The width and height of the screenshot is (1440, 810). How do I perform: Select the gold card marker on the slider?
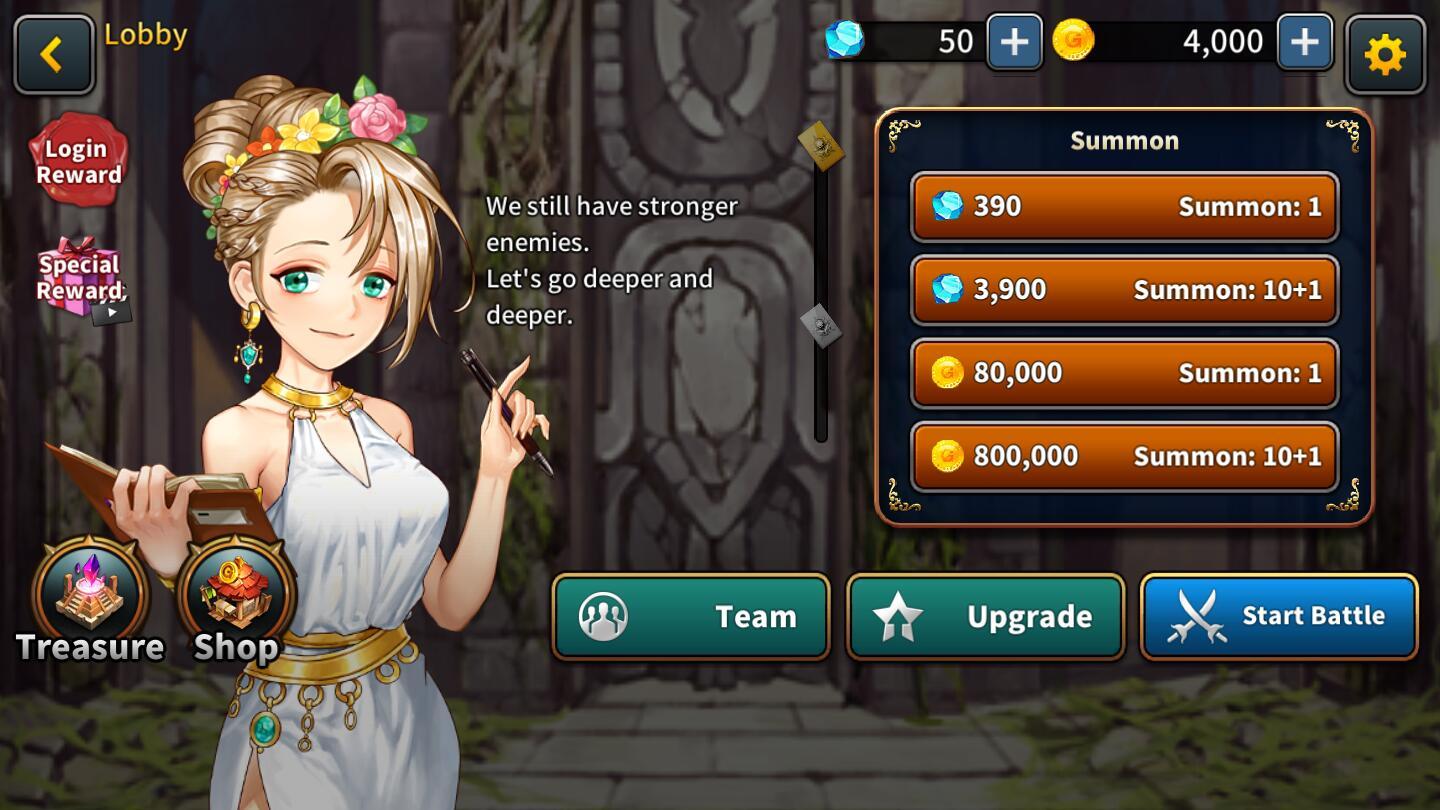[x=821, y=146]
